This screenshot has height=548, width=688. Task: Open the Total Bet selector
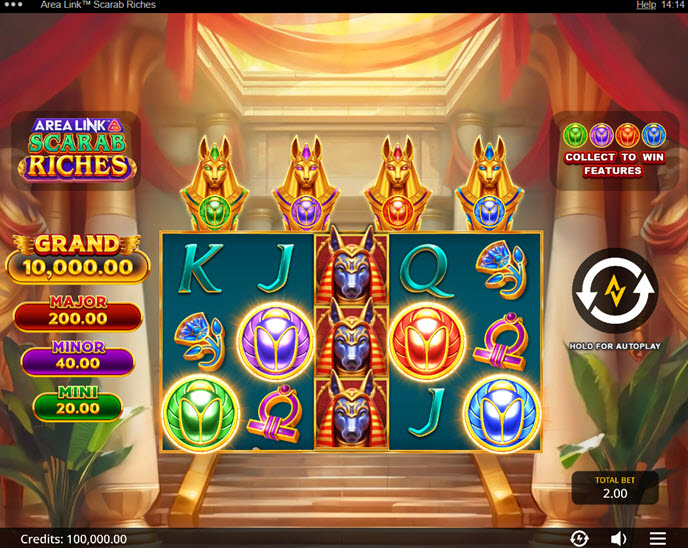coord(615,488)
